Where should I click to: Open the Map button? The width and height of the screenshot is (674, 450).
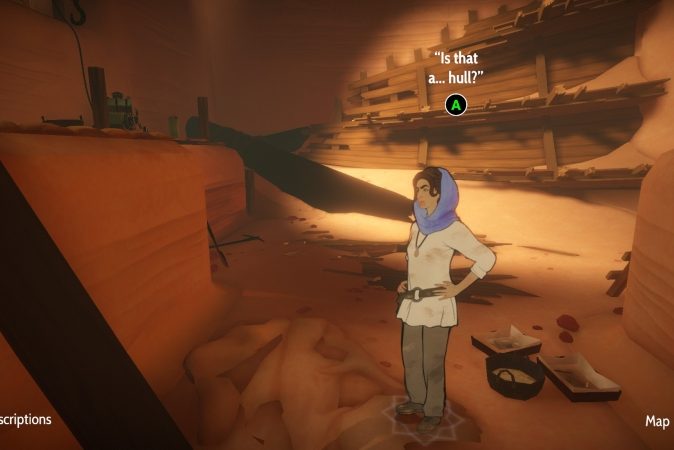pyautogui.click(x=657, y=421)
